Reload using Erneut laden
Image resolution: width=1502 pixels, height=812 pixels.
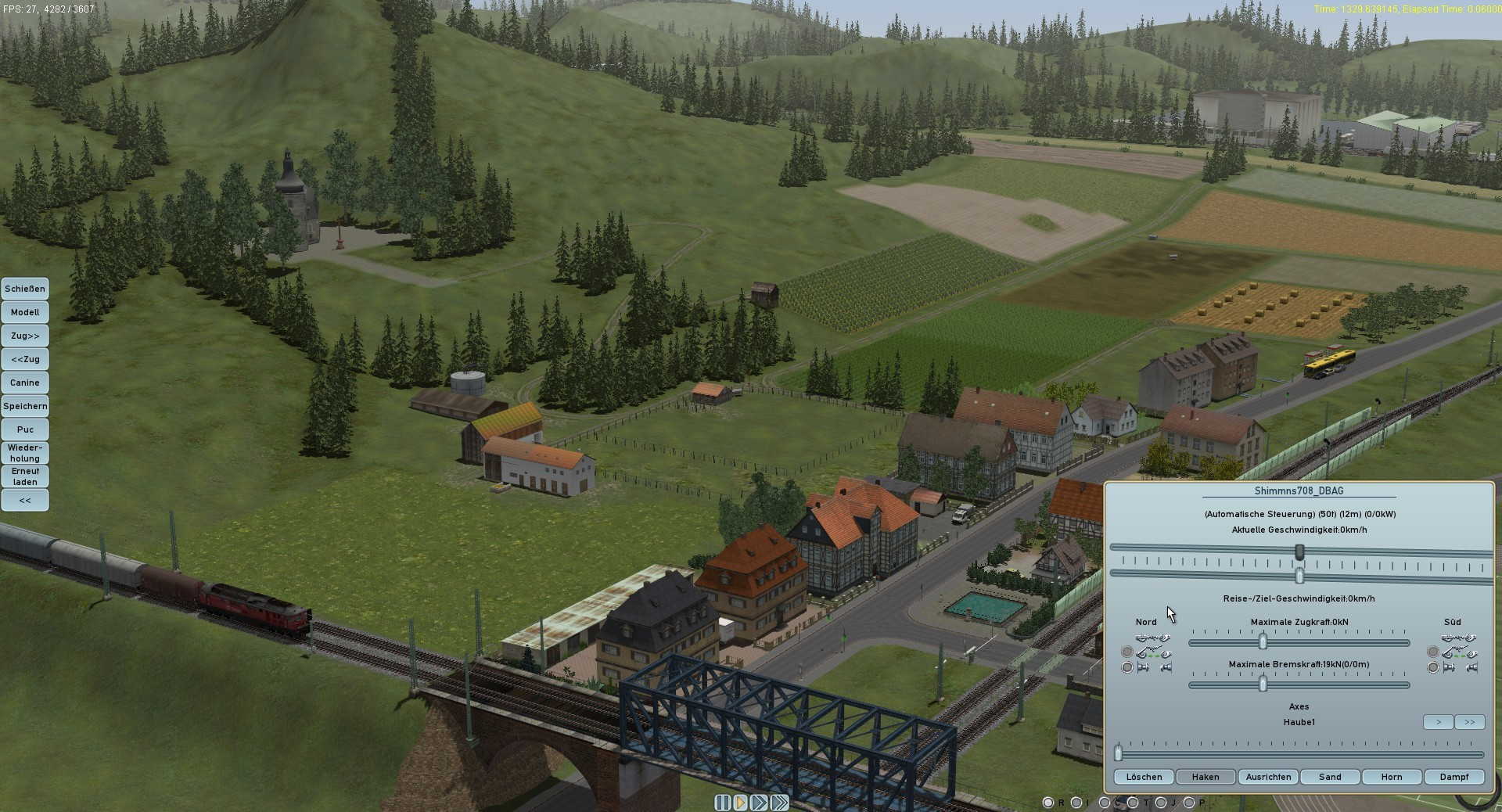point(25,476)
